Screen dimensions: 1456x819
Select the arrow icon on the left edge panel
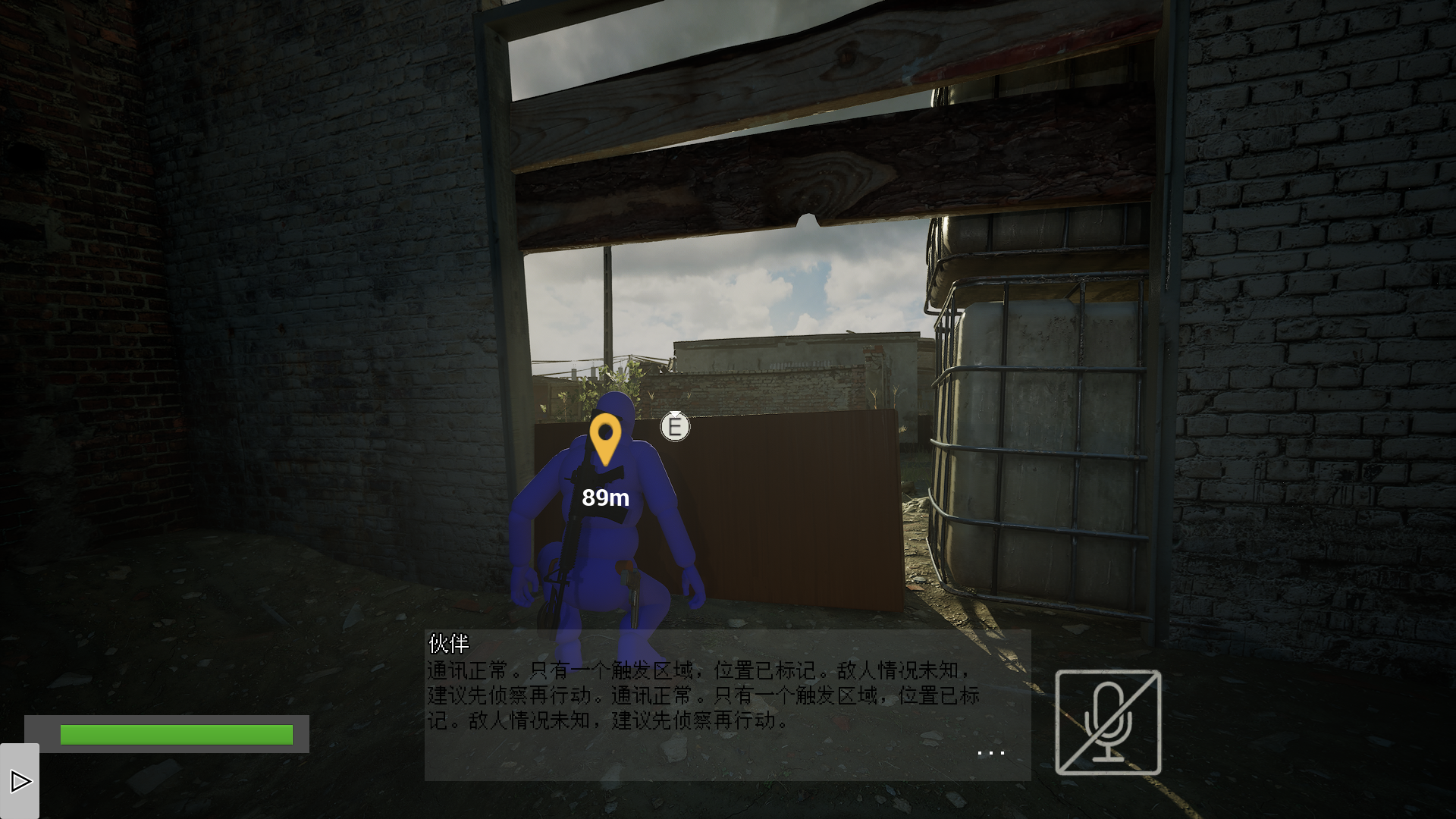20,780
